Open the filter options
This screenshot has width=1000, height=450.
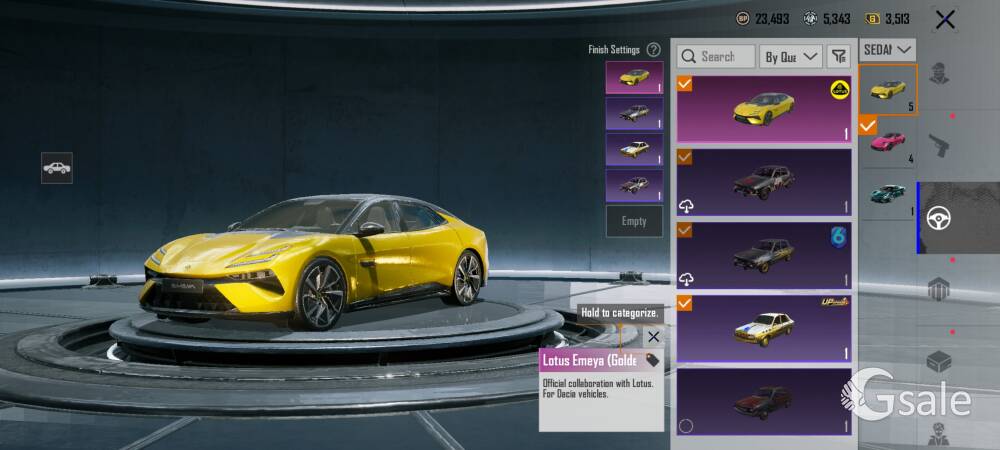839,57
